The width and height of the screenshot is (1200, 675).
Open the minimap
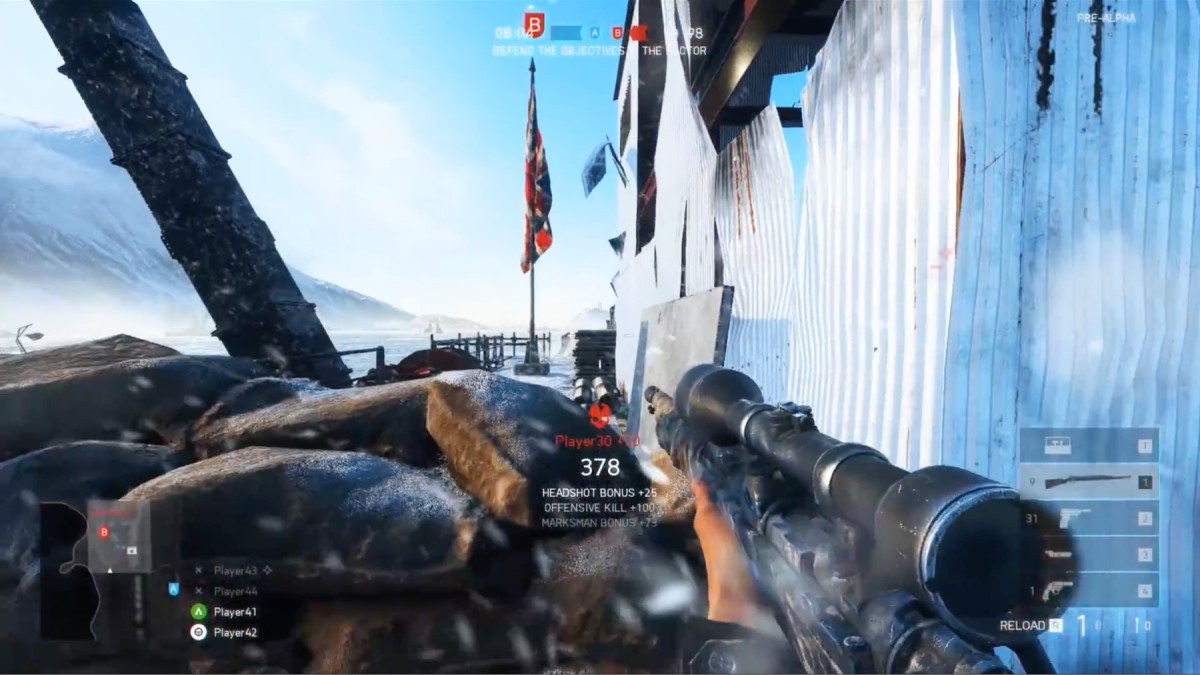[x=95, y=570]
